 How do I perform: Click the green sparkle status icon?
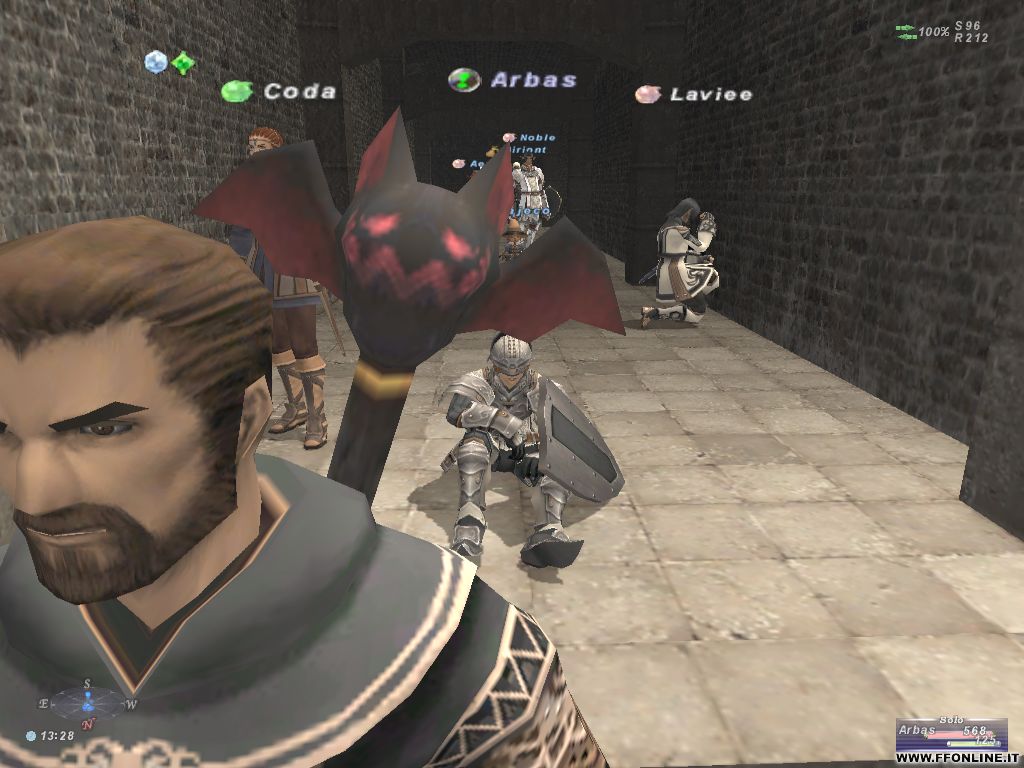[x=182, y=64]
